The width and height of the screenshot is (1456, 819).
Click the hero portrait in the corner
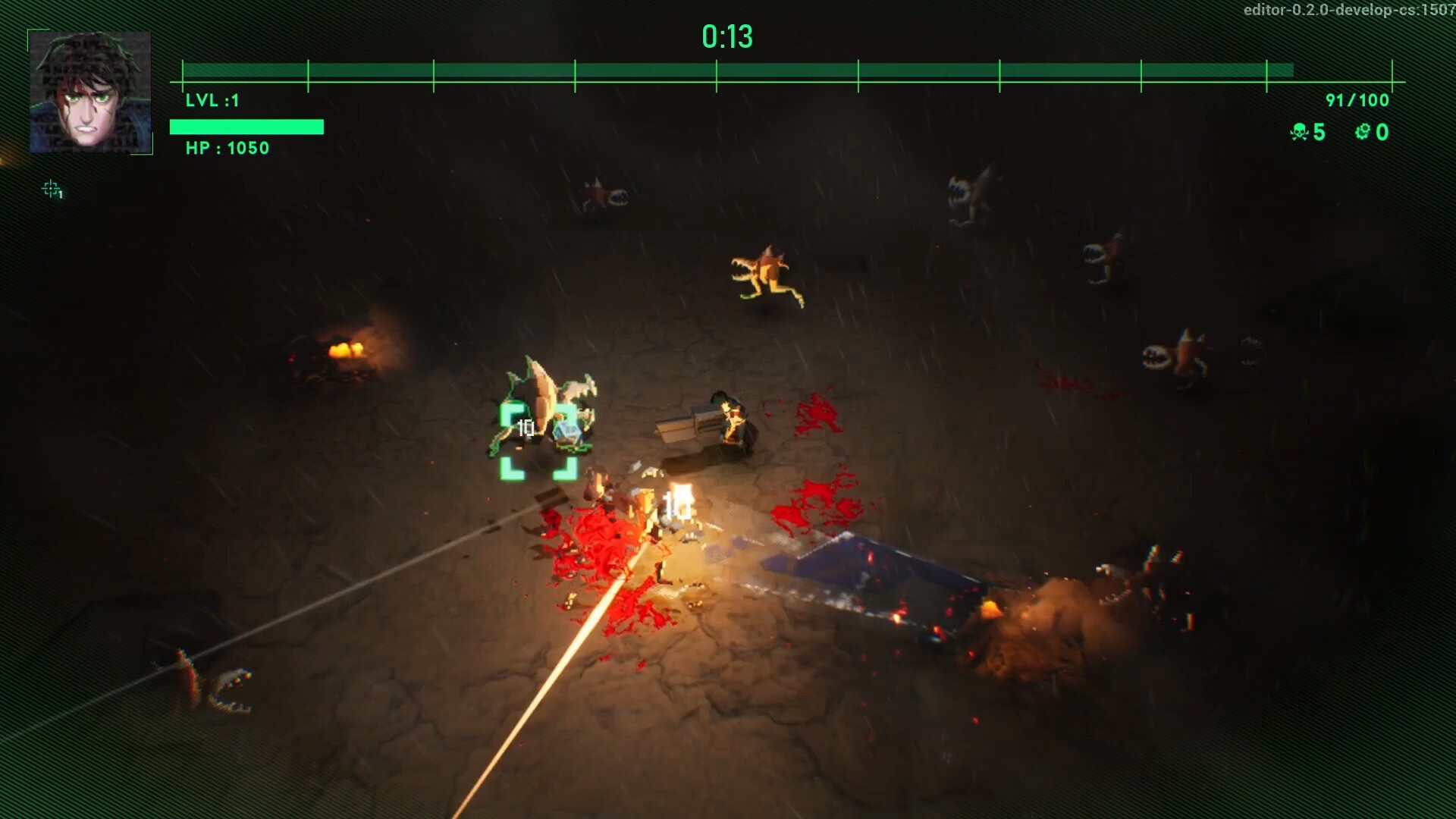[x=89, y=92]
